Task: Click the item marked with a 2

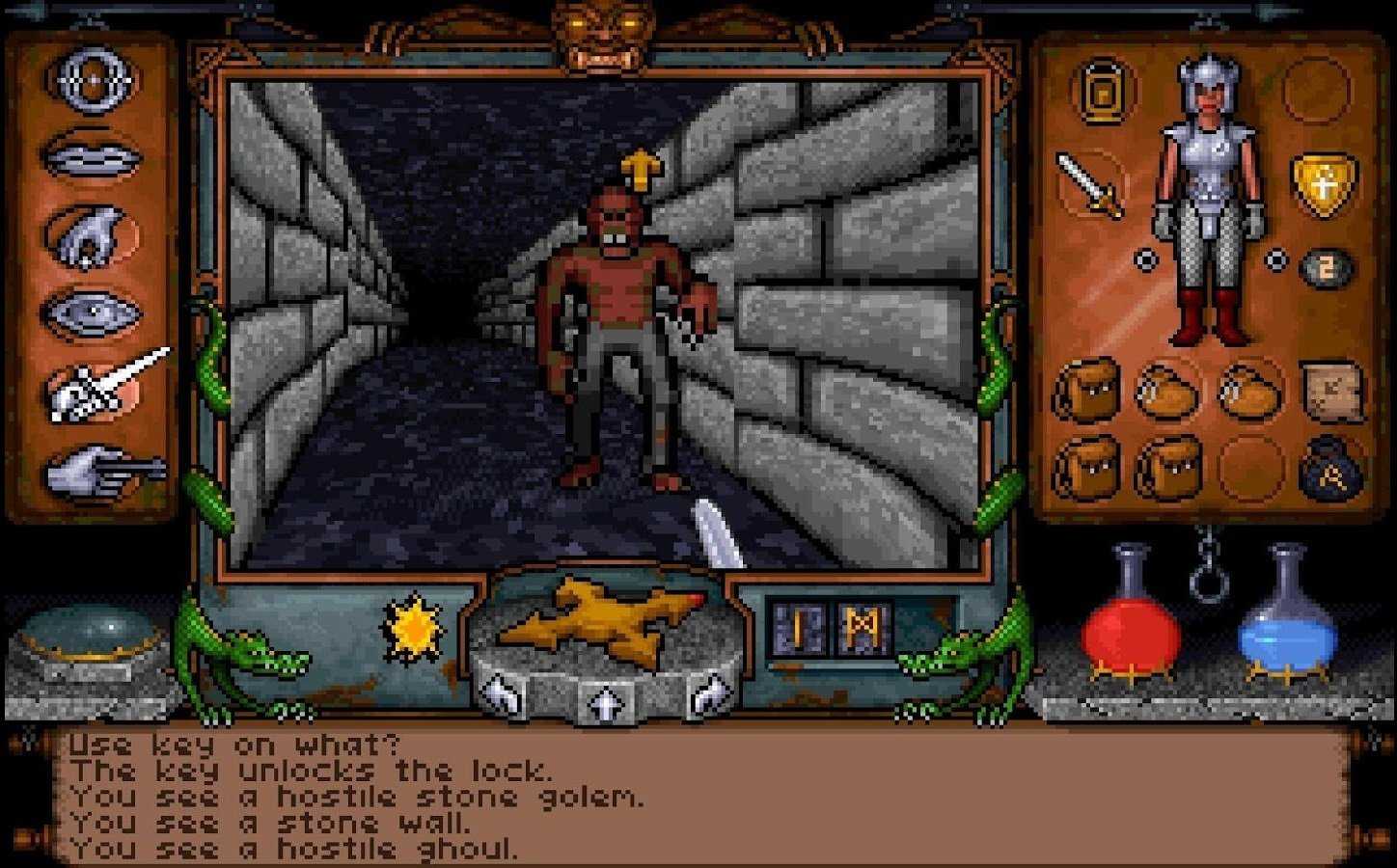Action: coord(1327,269)
